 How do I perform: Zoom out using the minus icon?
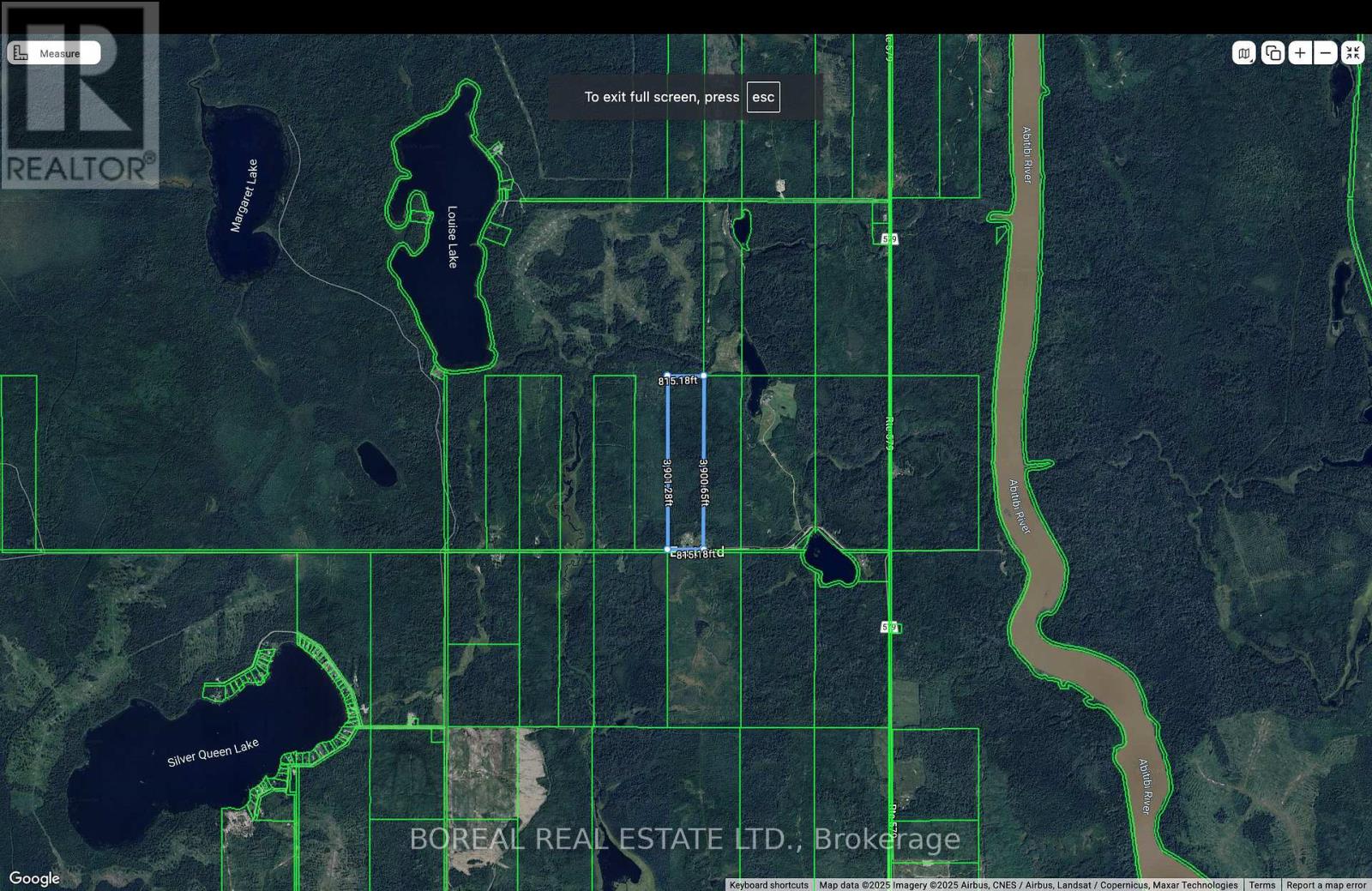[x=1325, y=52]
